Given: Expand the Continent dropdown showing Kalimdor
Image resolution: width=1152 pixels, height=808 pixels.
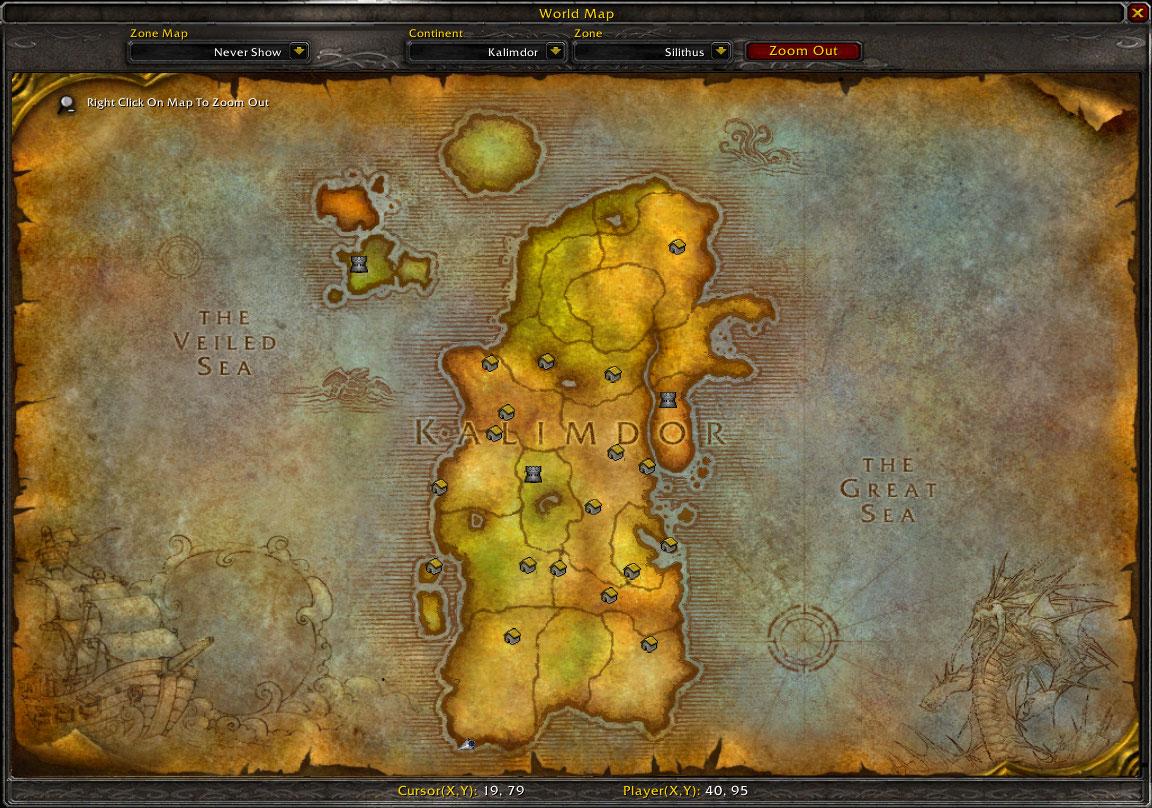Looking at the screenshot, I should click(556, 52).
